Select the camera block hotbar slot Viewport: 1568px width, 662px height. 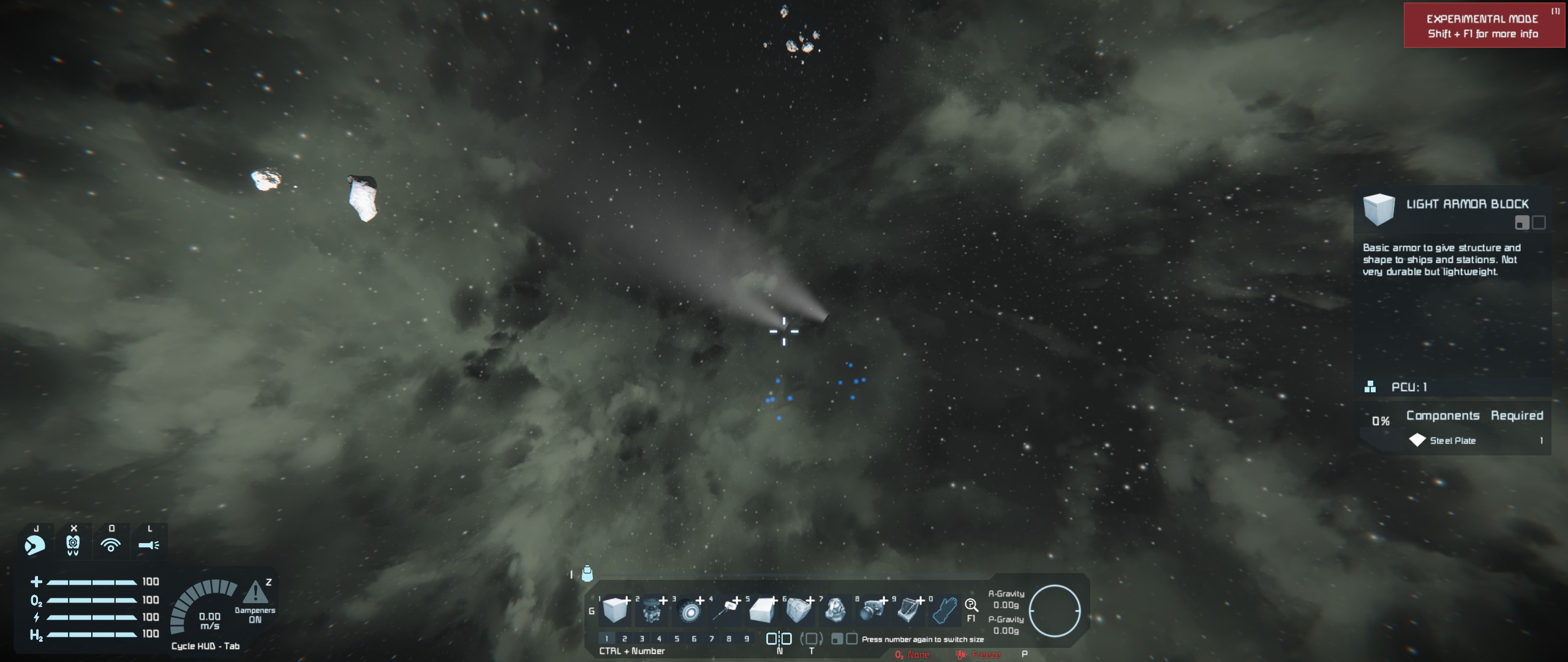point(872,610)
